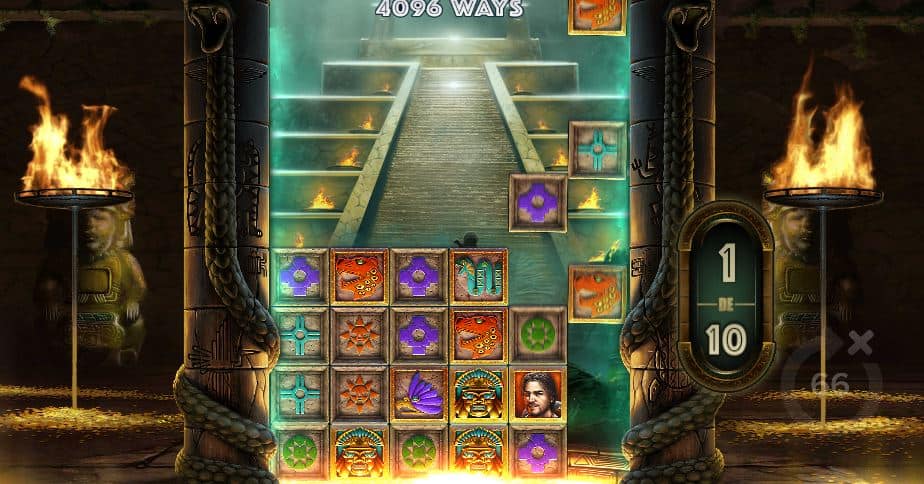Select the explorer portrait tile

point(538,393)
